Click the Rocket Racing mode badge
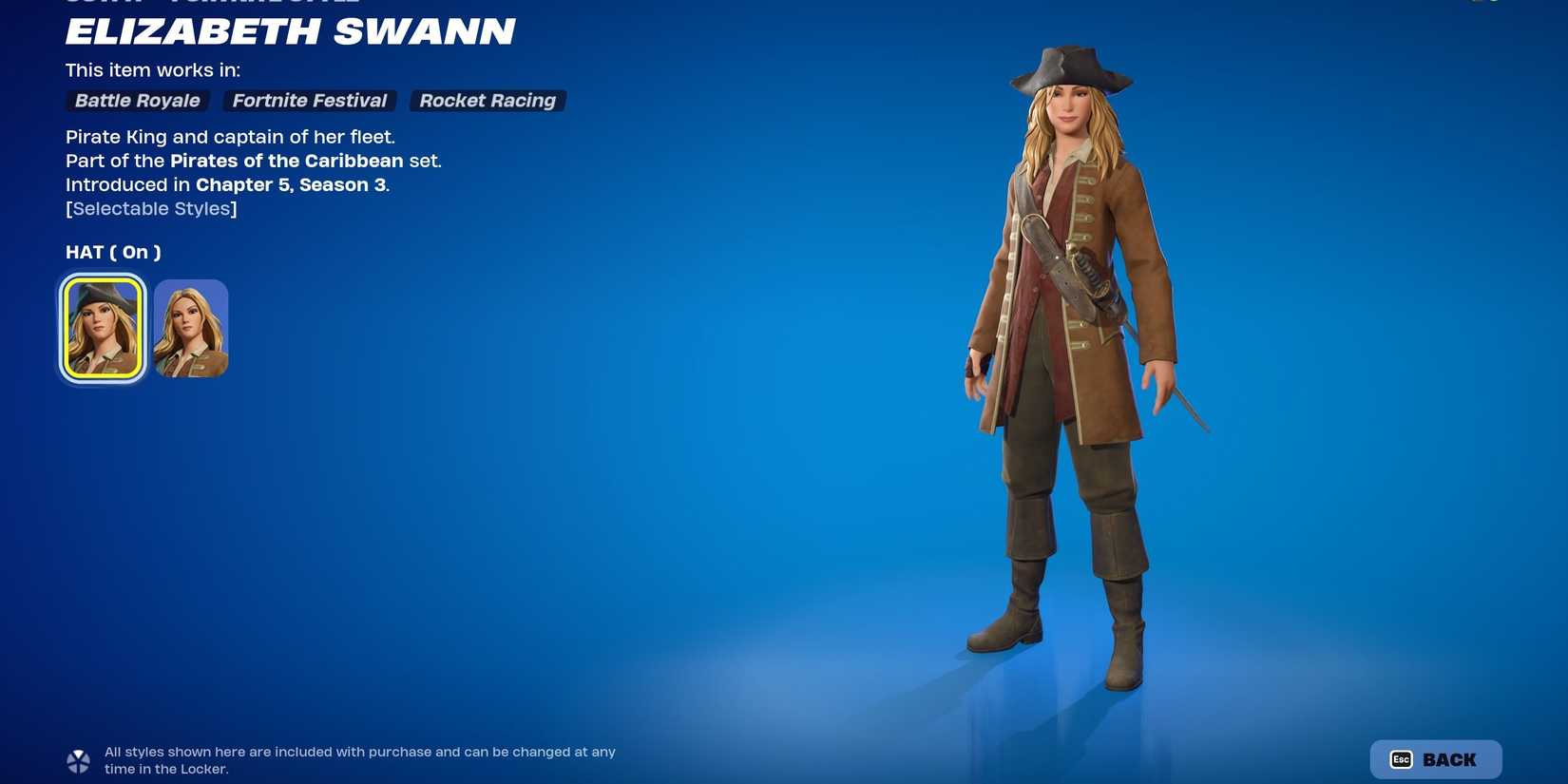This screenshot has width=1568, height=784. click(x=488, y=101)
